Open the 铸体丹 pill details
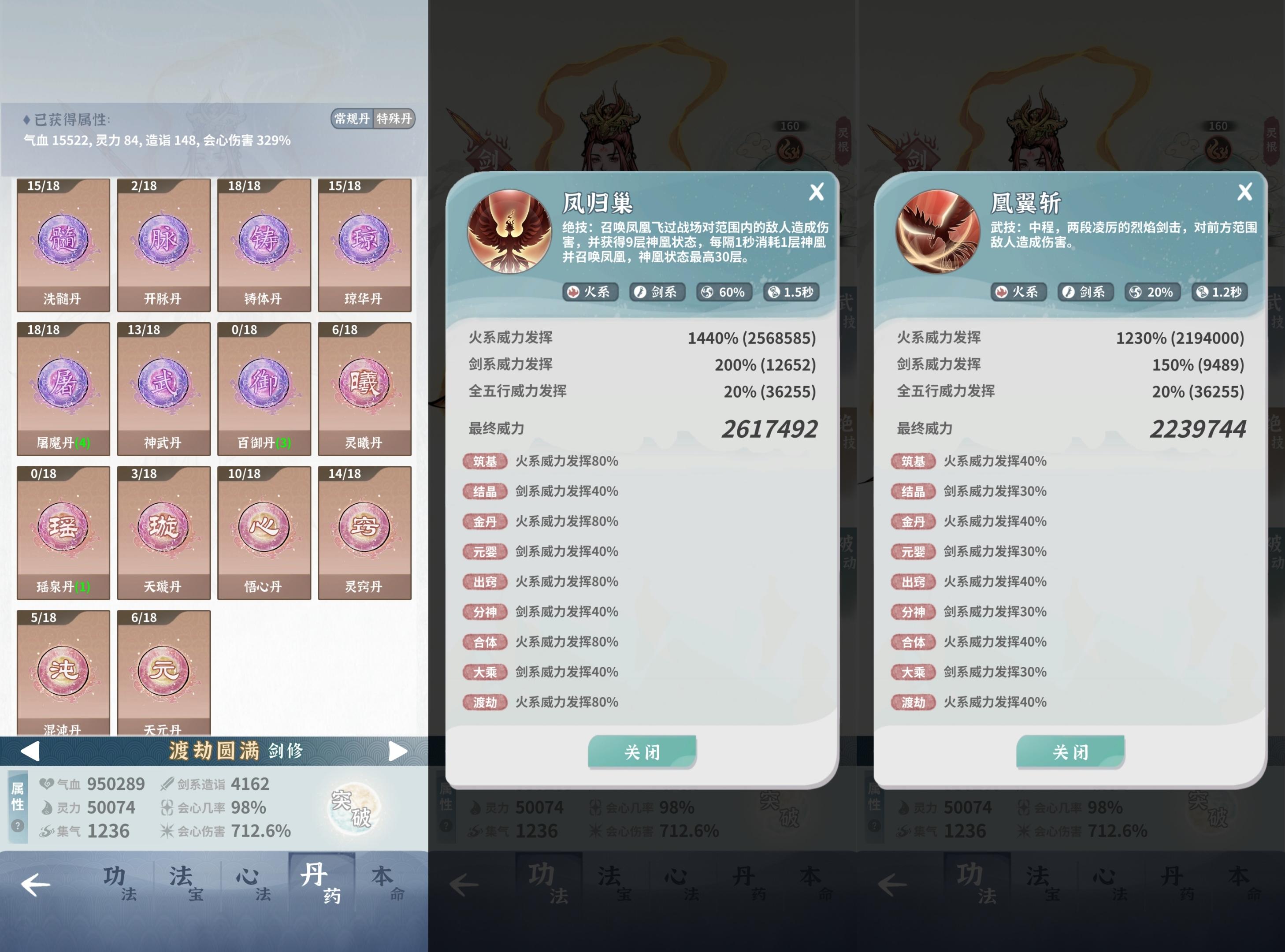 tap(264, 242)
